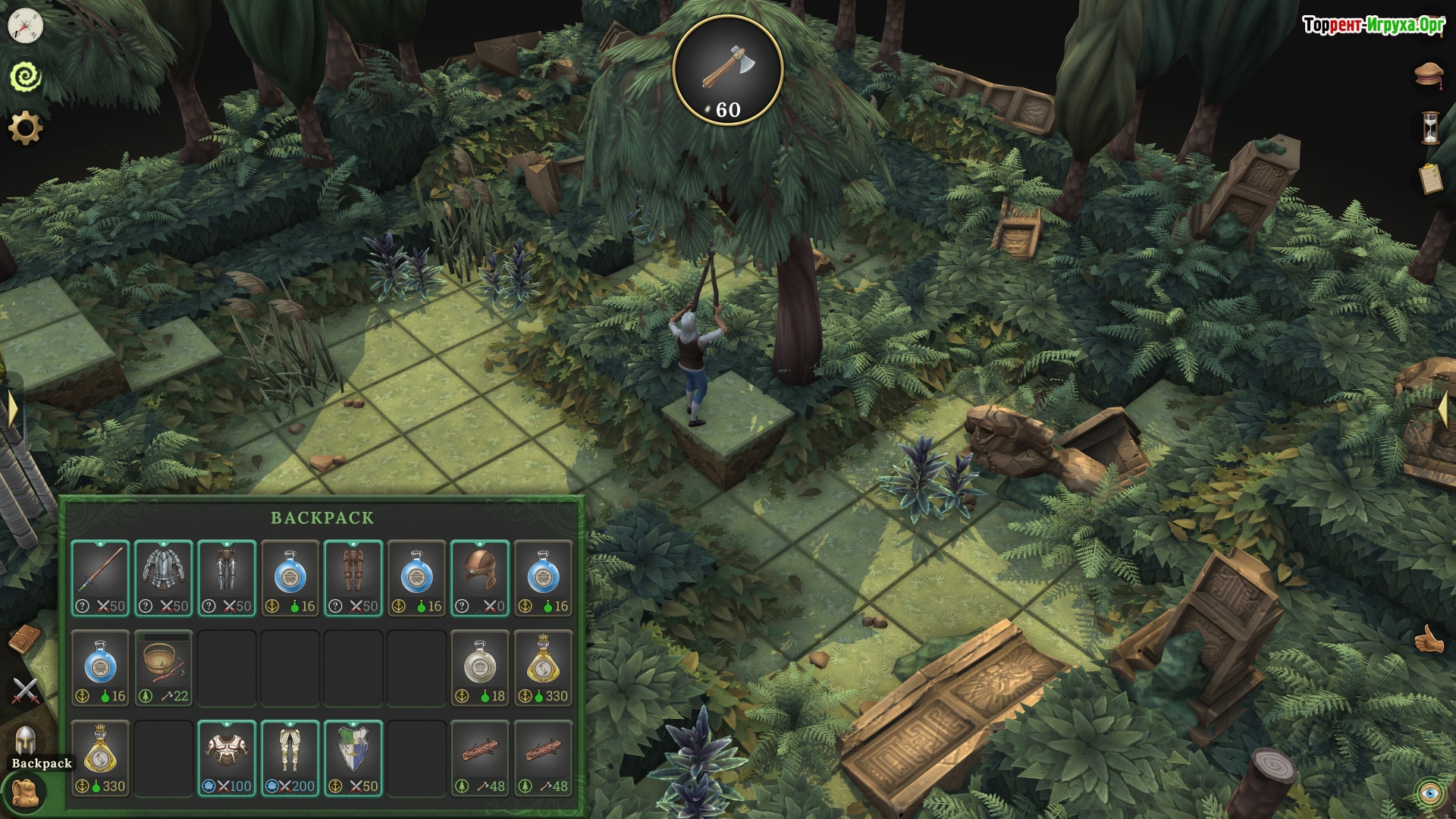Open the gear settings menu

(x=25, y=128)
